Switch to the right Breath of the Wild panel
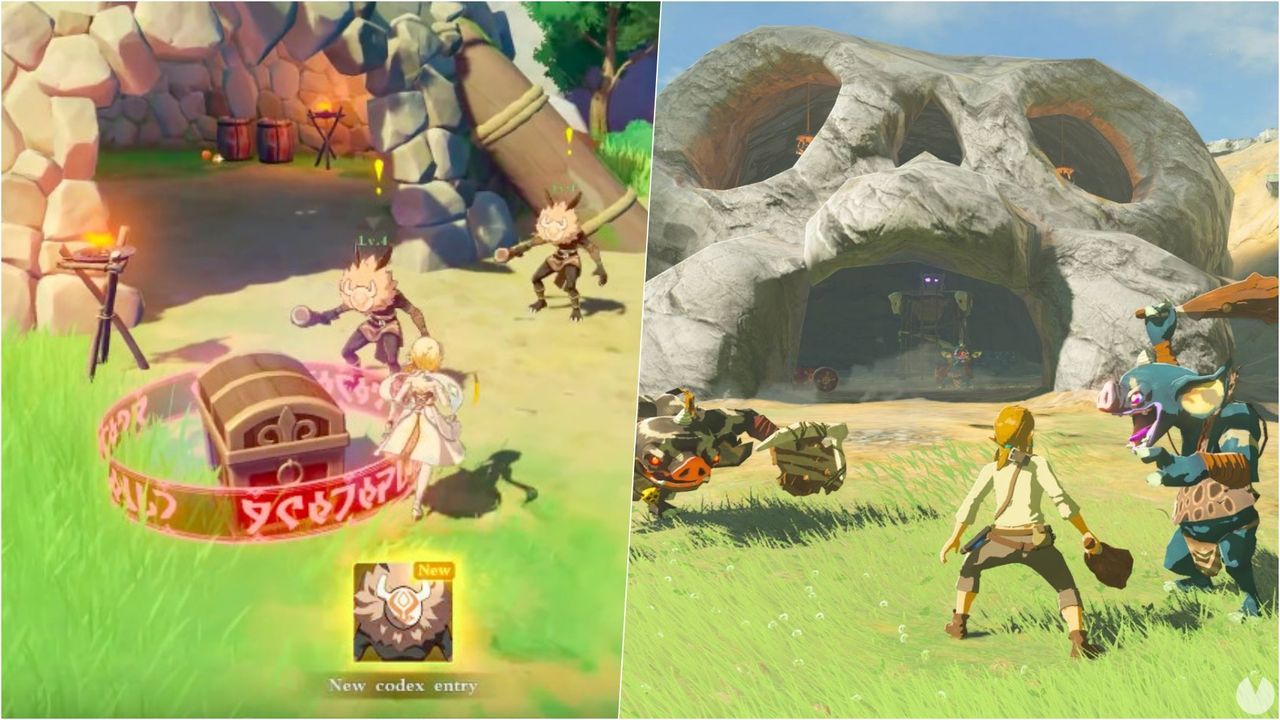The width and height of the screenshot is (1280, 720). point(960,360)
